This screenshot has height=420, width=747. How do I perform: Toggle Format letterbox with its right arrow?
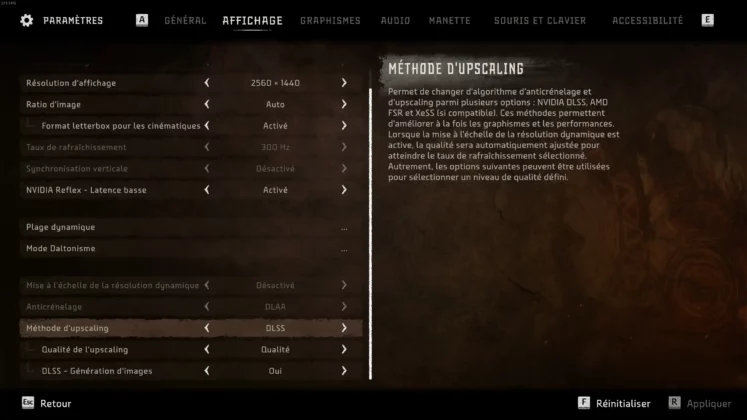344,126
